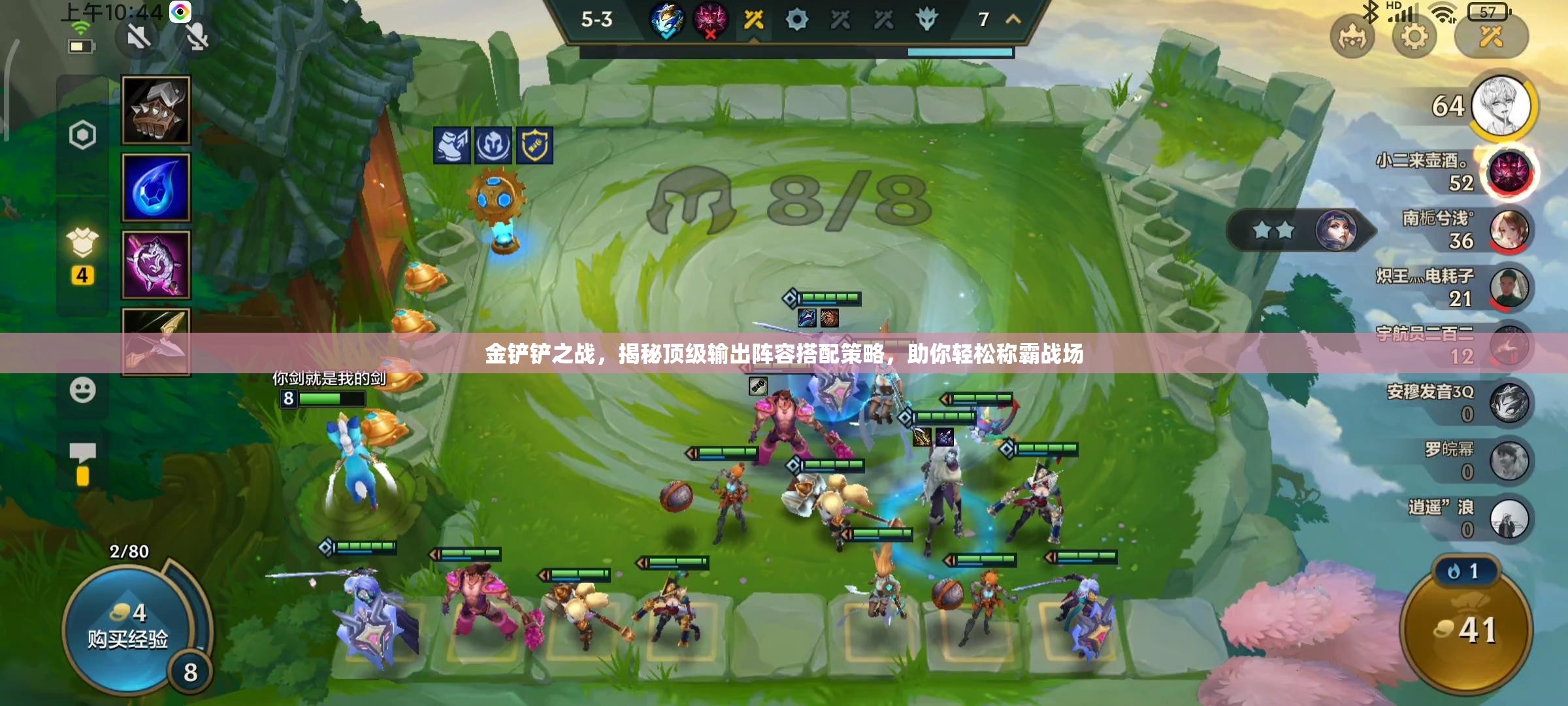The width and height of the screenshot is (1568, 706).
Task: Click the hexagon icon in left sidebar
Action: tap(82, 135)
